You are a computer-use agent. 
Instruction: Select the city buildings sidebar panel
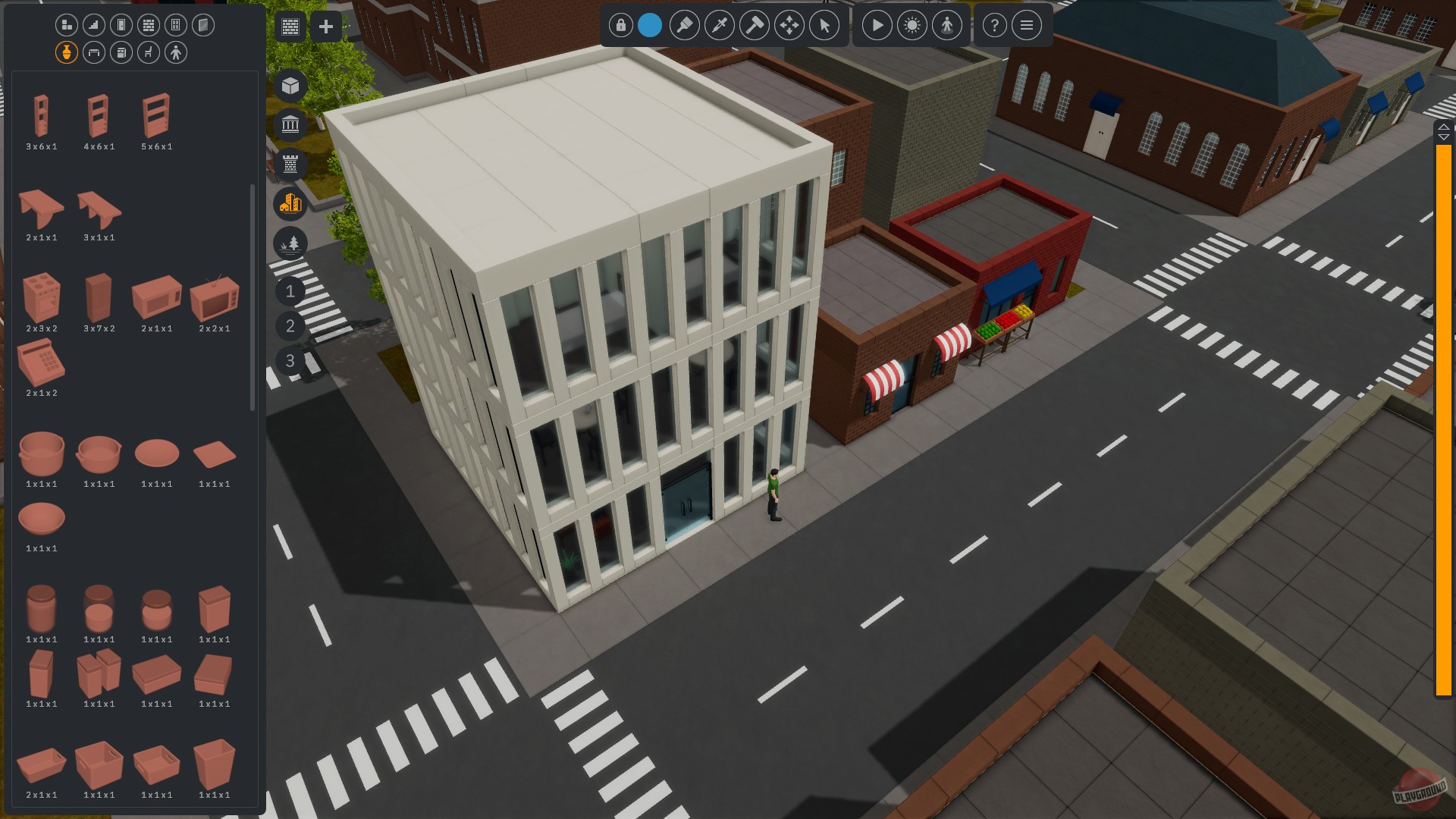(x=290, y=204)
